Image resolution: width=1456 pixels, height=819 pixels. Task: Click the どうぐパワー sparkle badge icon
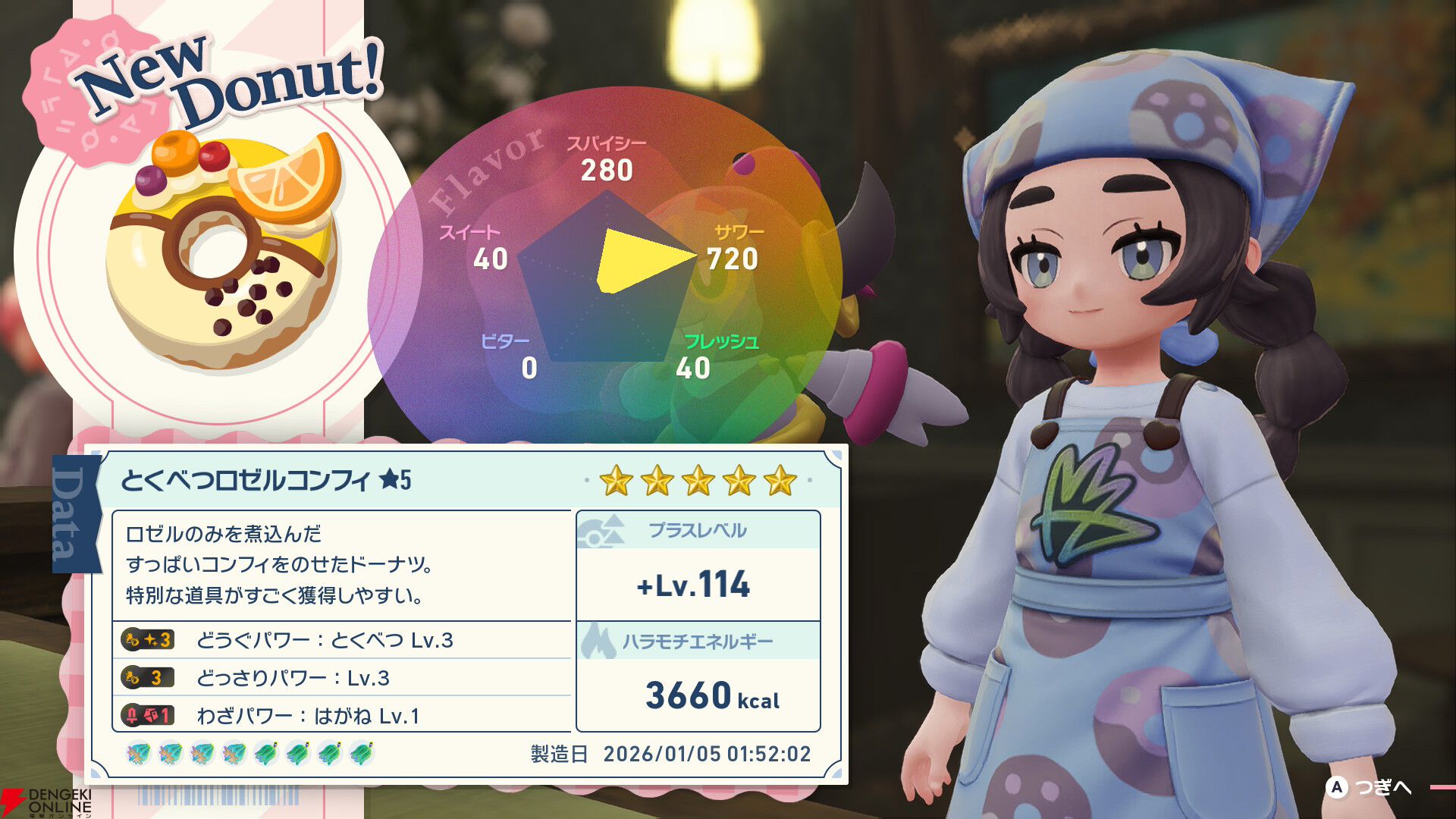click(x=149, y=639)
